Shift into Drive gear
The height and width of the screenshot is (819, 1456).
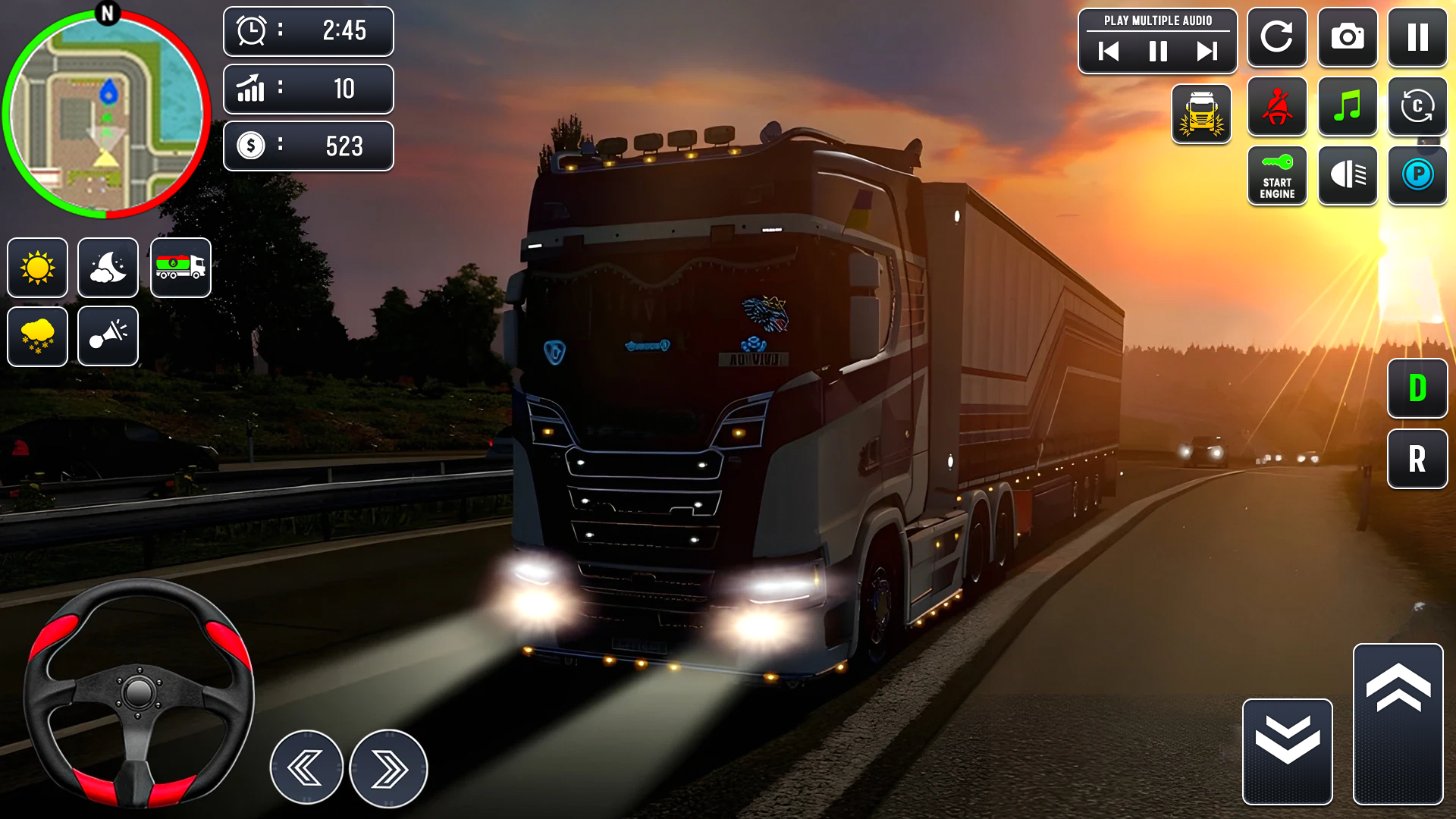point(1418,390)
